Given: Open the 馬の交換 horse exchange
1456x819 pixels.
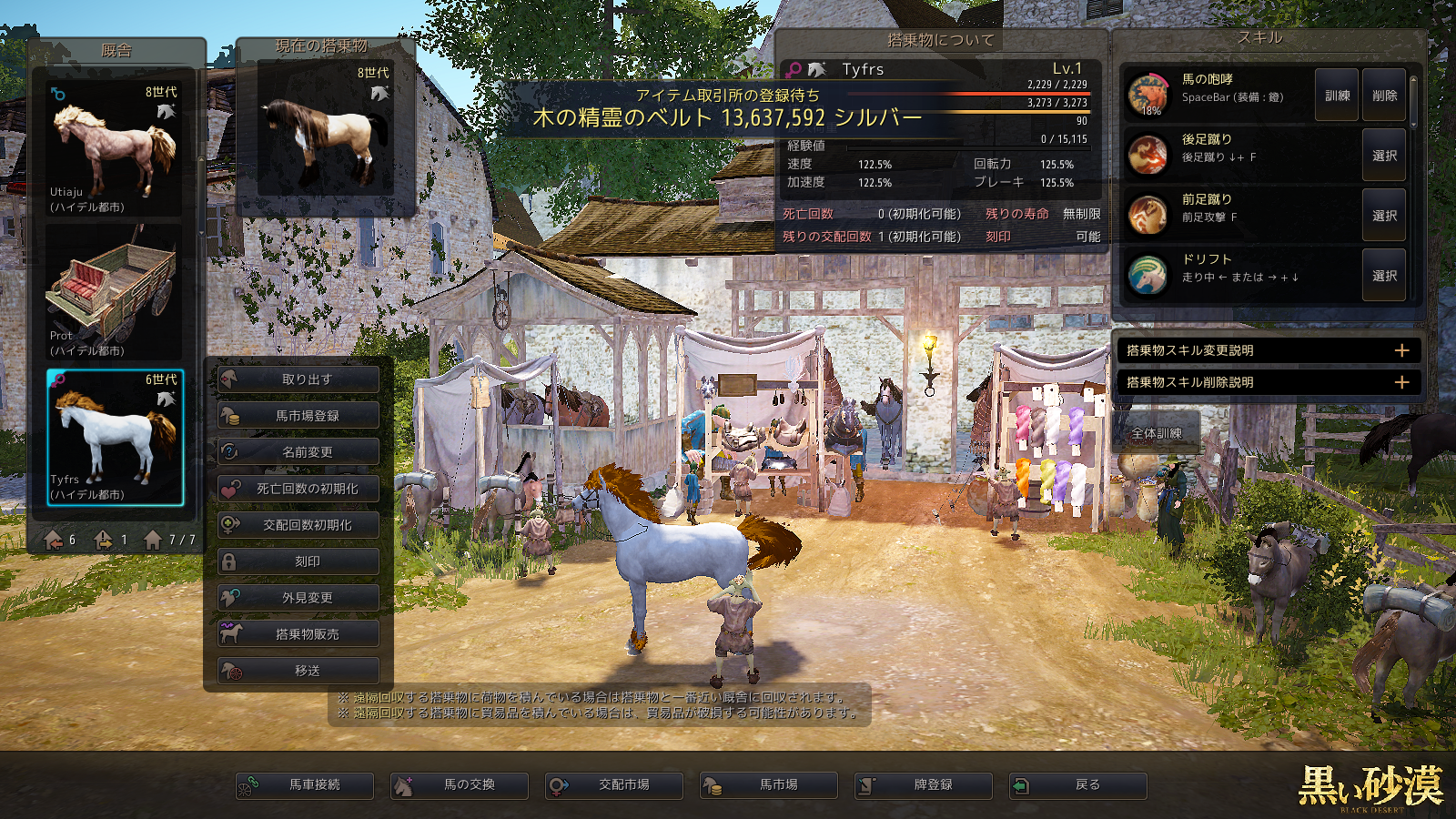Looking at the screenshot, I should click(460, 785).
